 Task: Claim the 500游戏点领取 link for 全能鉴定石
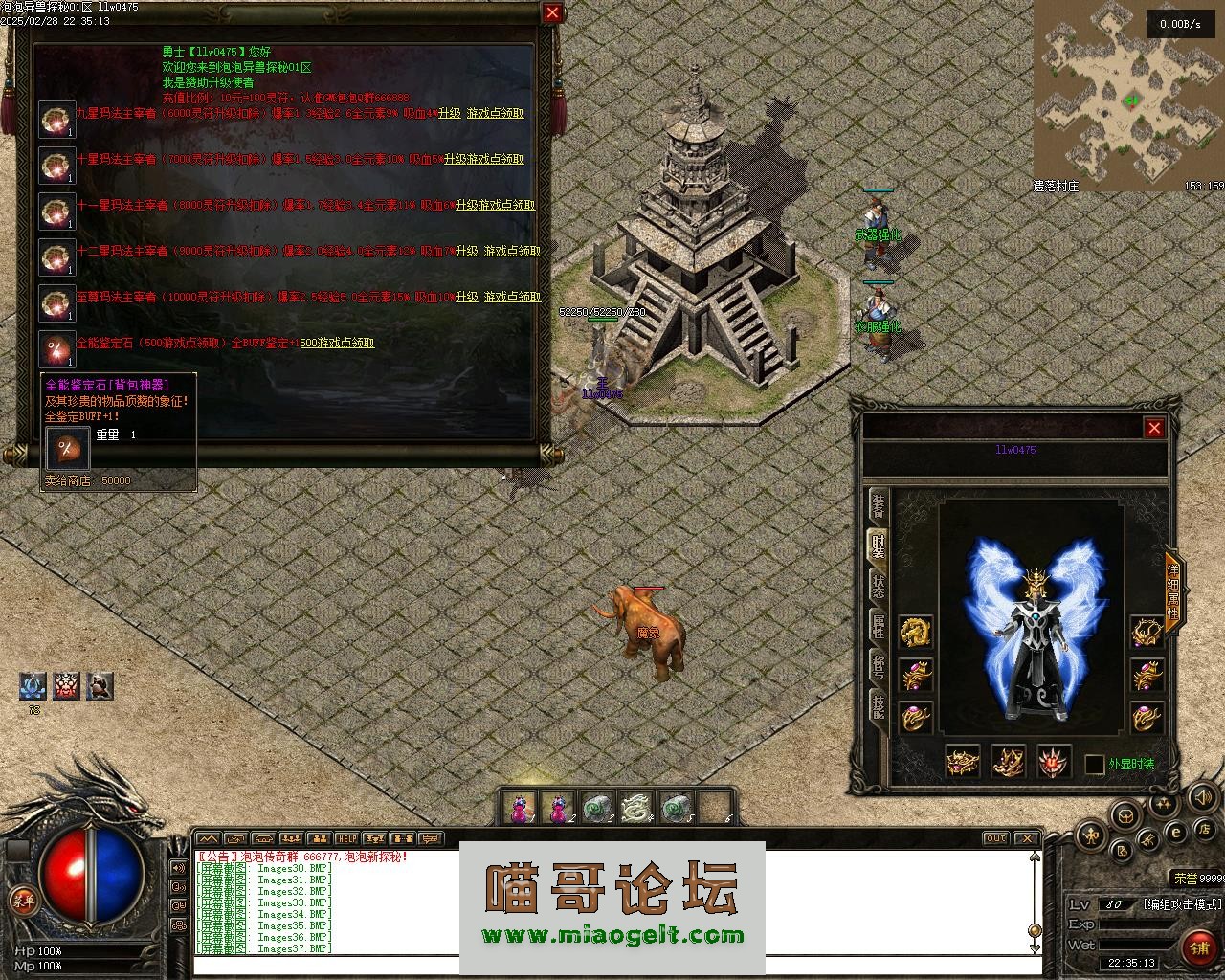[x=336, y=343]
